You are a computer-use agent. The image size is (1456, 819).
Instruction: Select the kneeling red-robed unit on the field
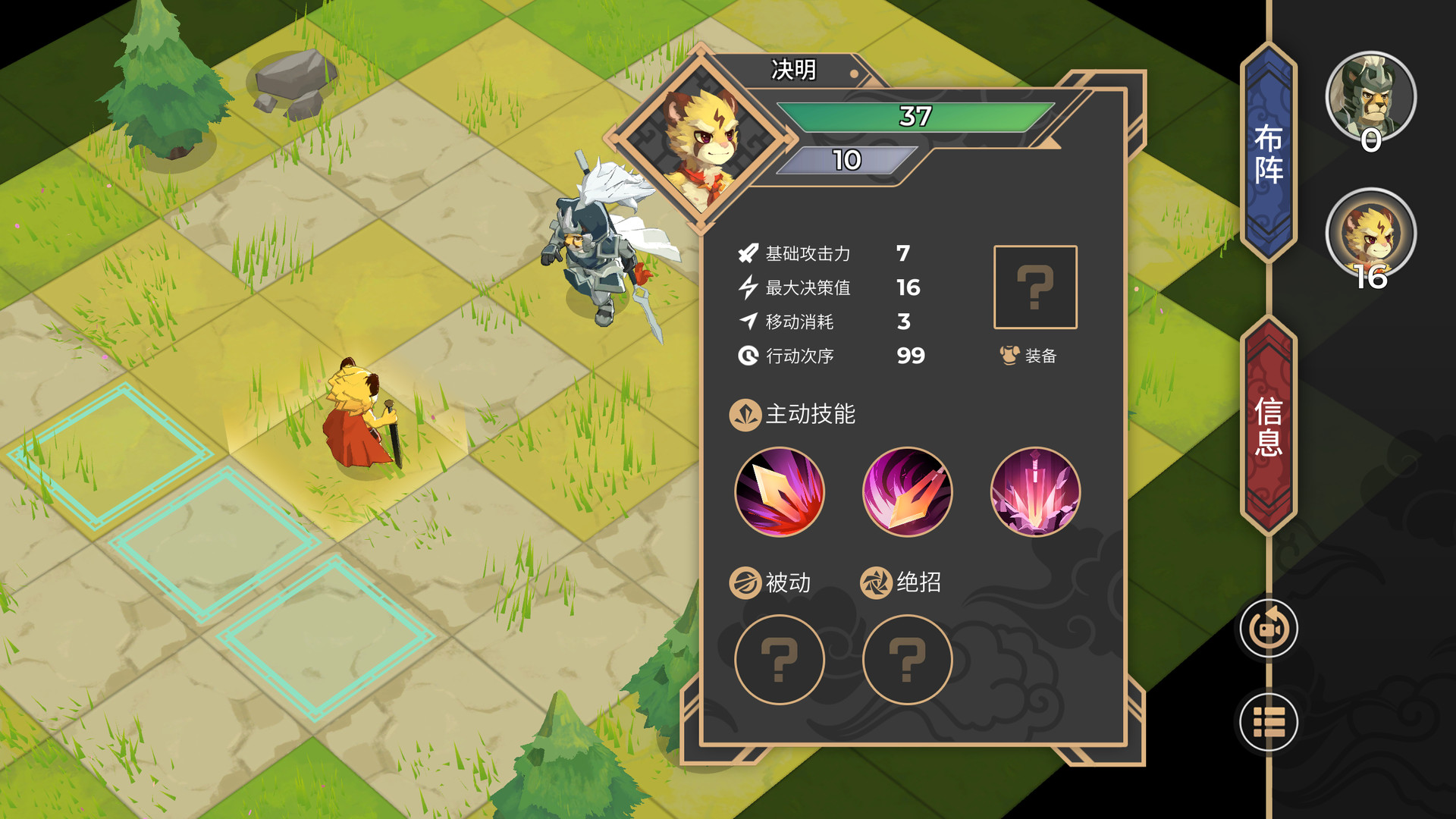tap(356, 417)
